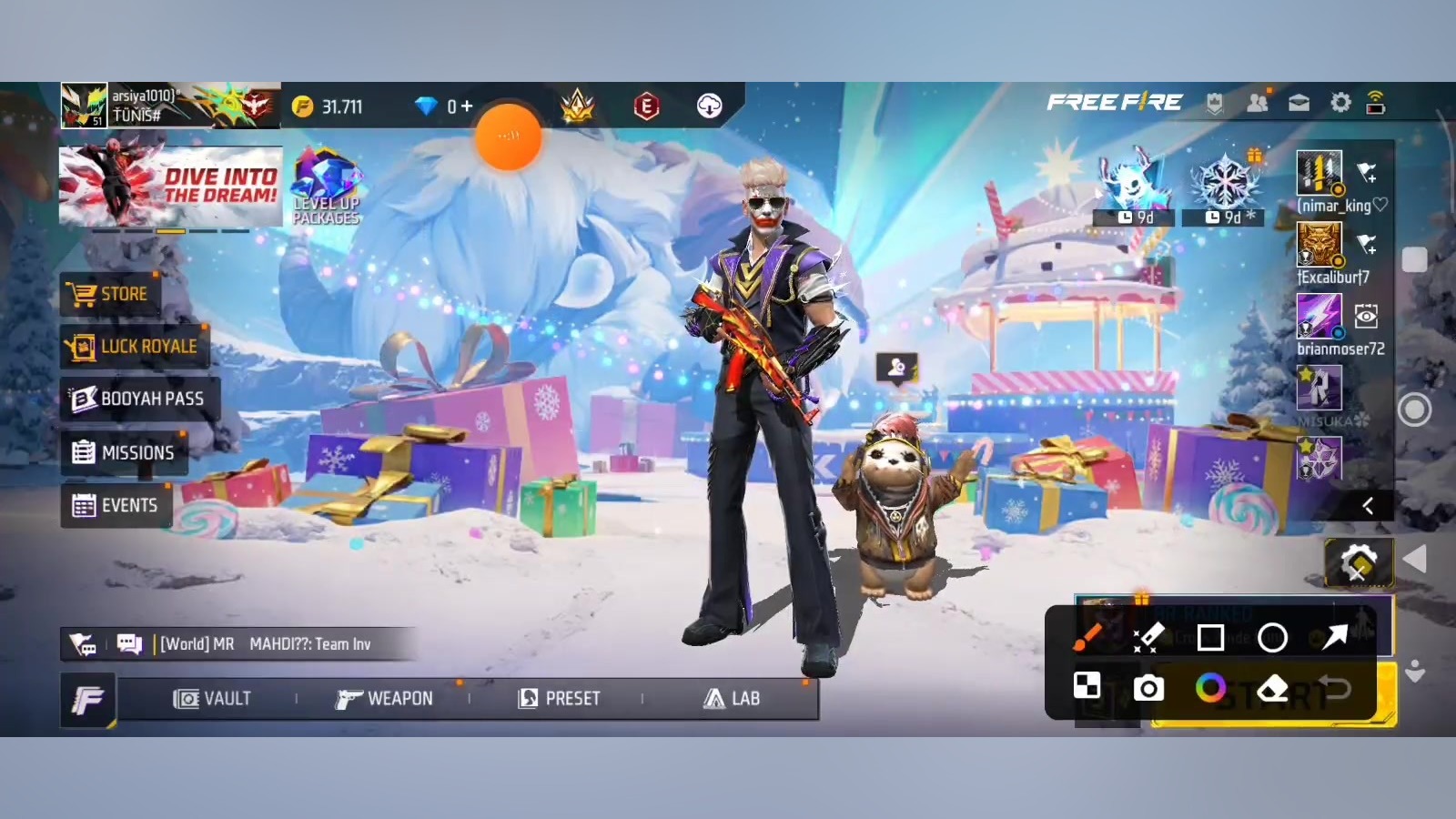Open Luck Royale
This screenshot has height=819, width=1456.
click(135, 347)
